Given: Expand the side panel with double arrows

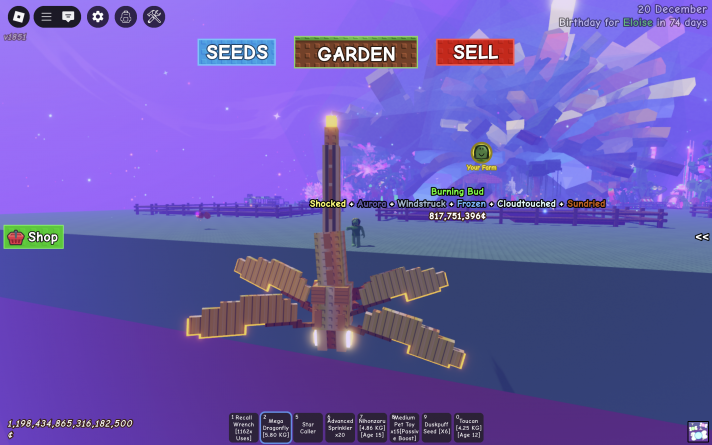Looking at the screenshot, I should (x=702, y=237).
